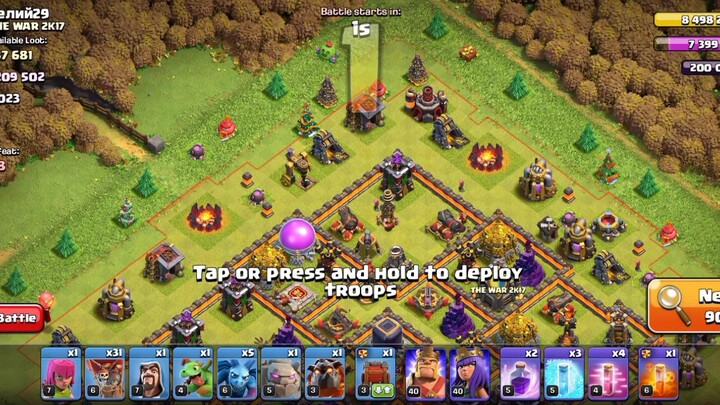Select the Lava Hound troop card
The width and height of the screenshot is (720, 405).
click(x=325, y=374)
